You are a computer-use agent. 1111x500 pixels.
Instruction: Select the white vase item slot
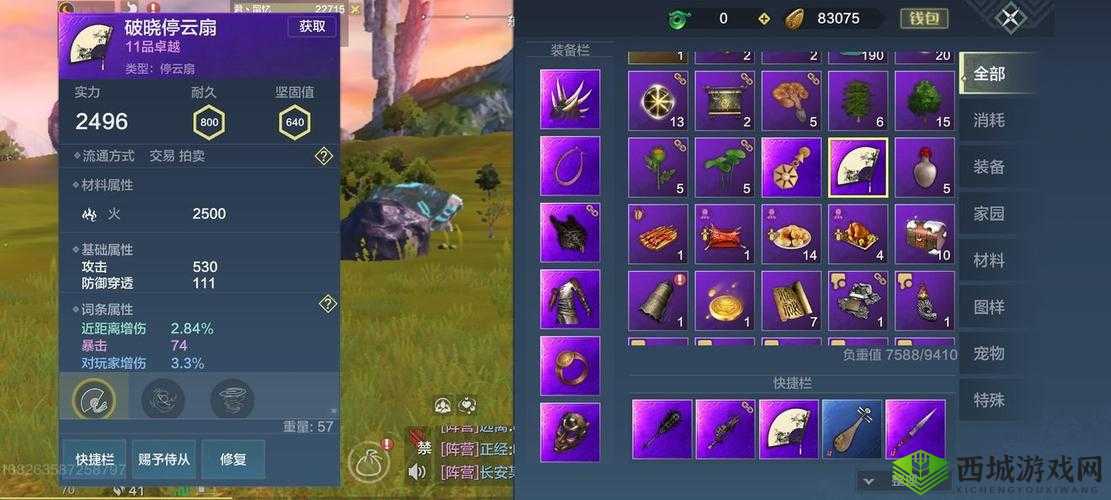point(924,167)
